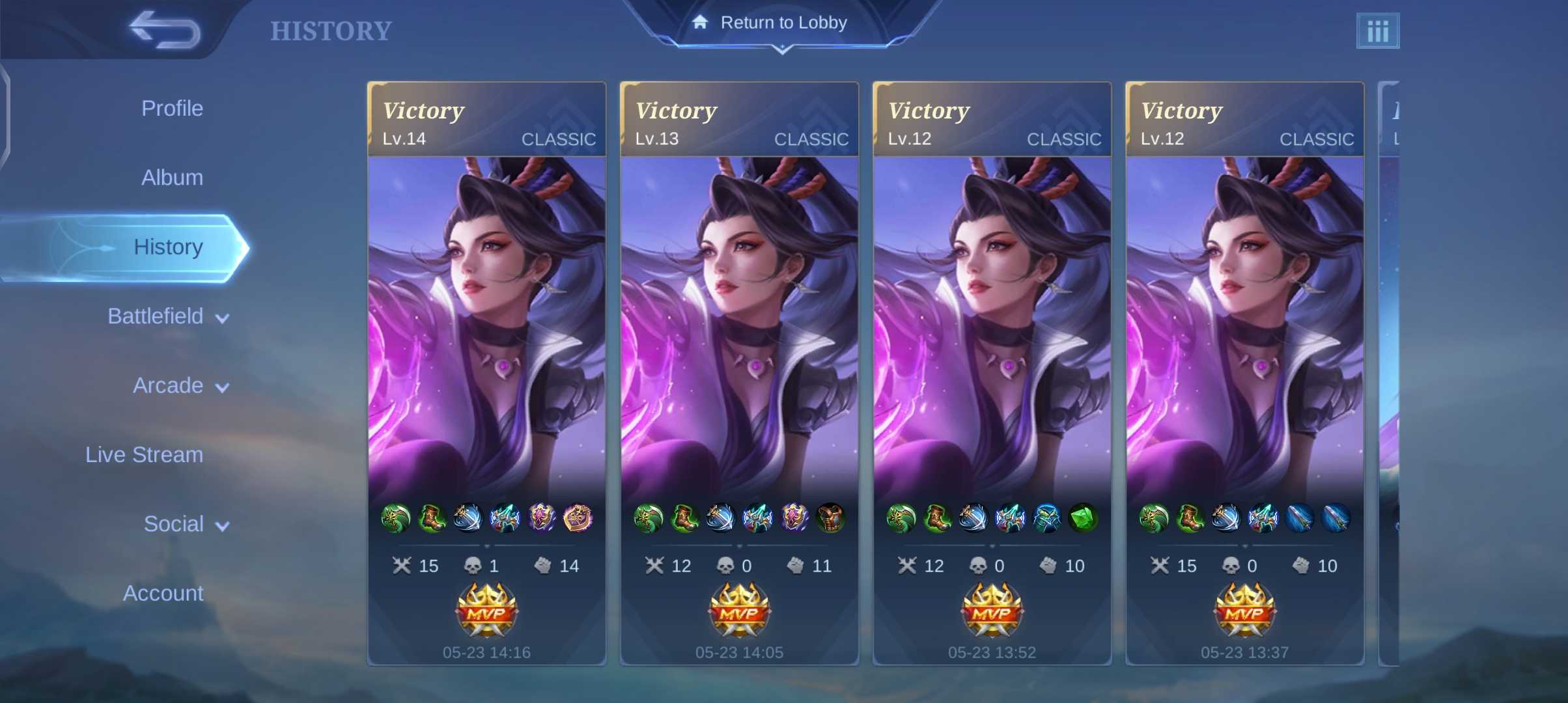
Task: Open the Live Stream tab
Action: pyautogui.click(x=144, y=454)
